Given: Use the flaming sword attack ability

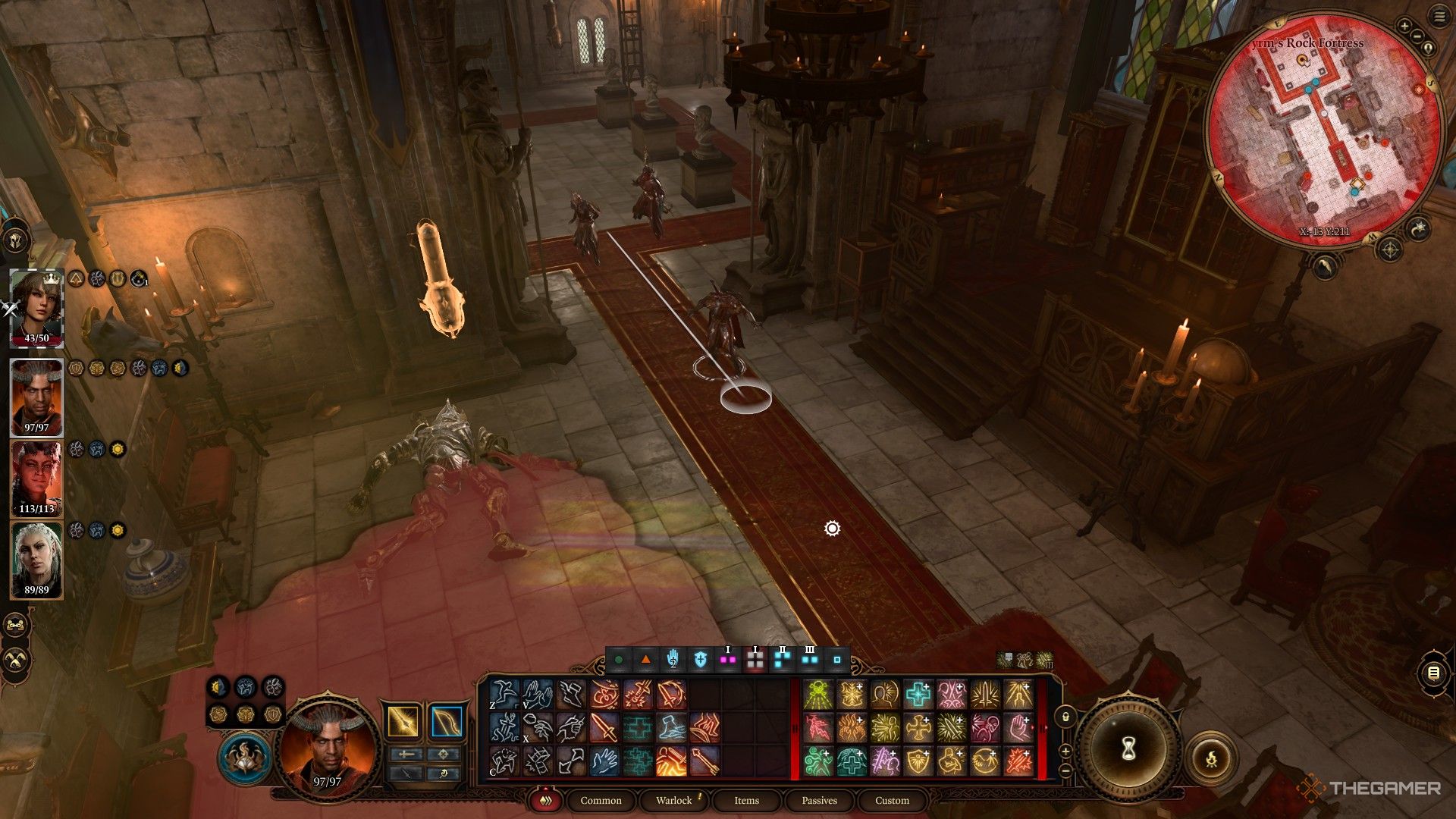Looking at the screenshot, I should tap(671, 761).
